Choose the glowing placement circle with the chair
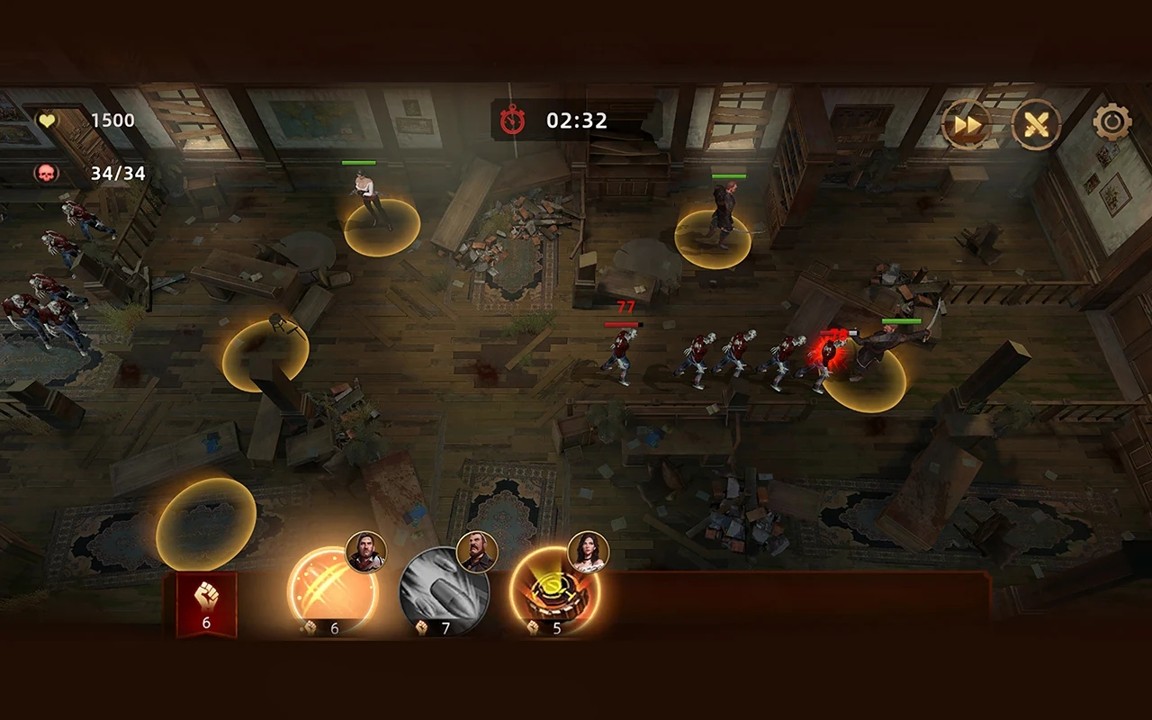This screenshot has height=720, width=1152. 265,354
